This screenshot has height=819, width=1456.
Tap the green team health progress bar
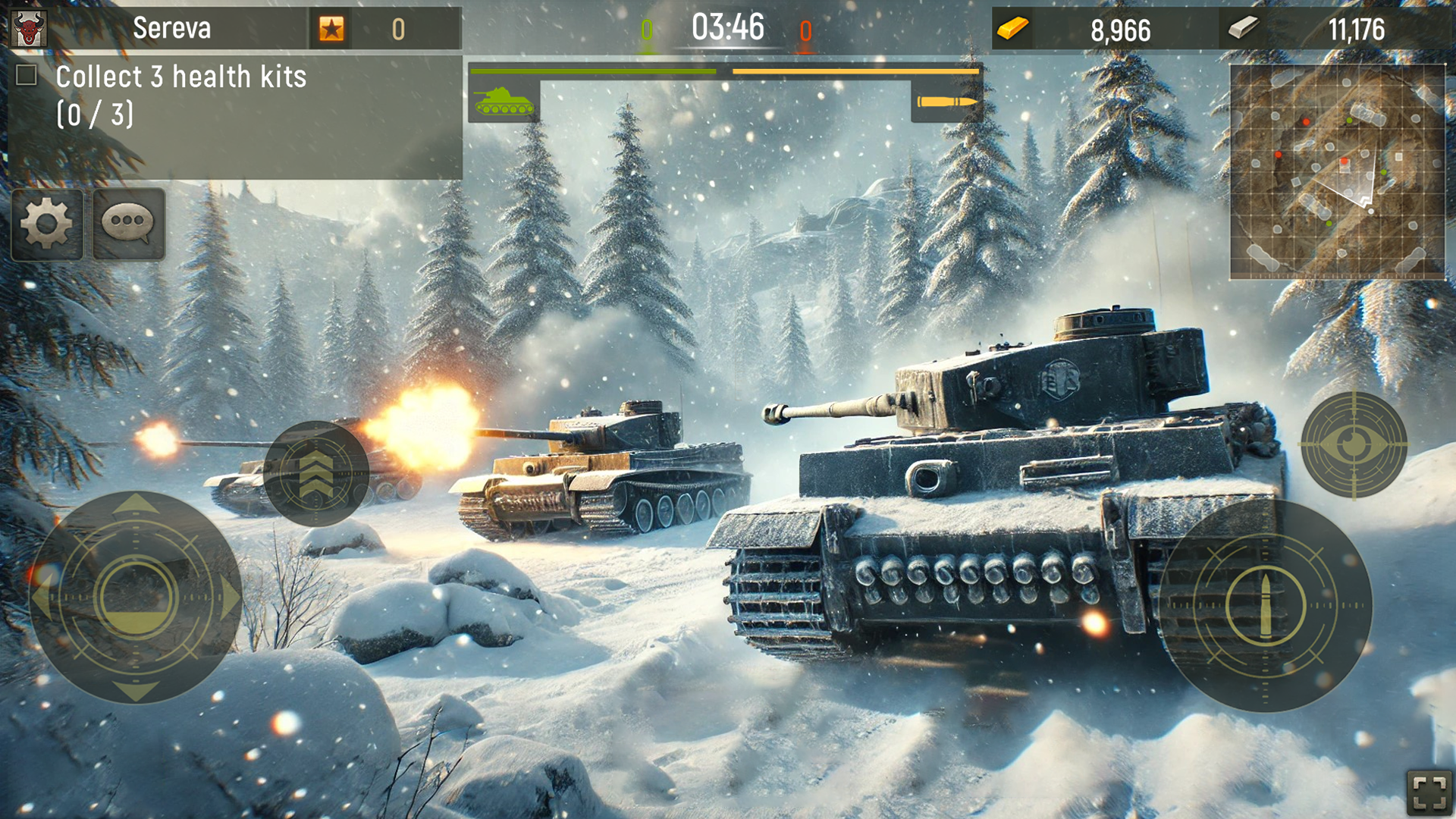pyautogui.click(x=593, y=71)
